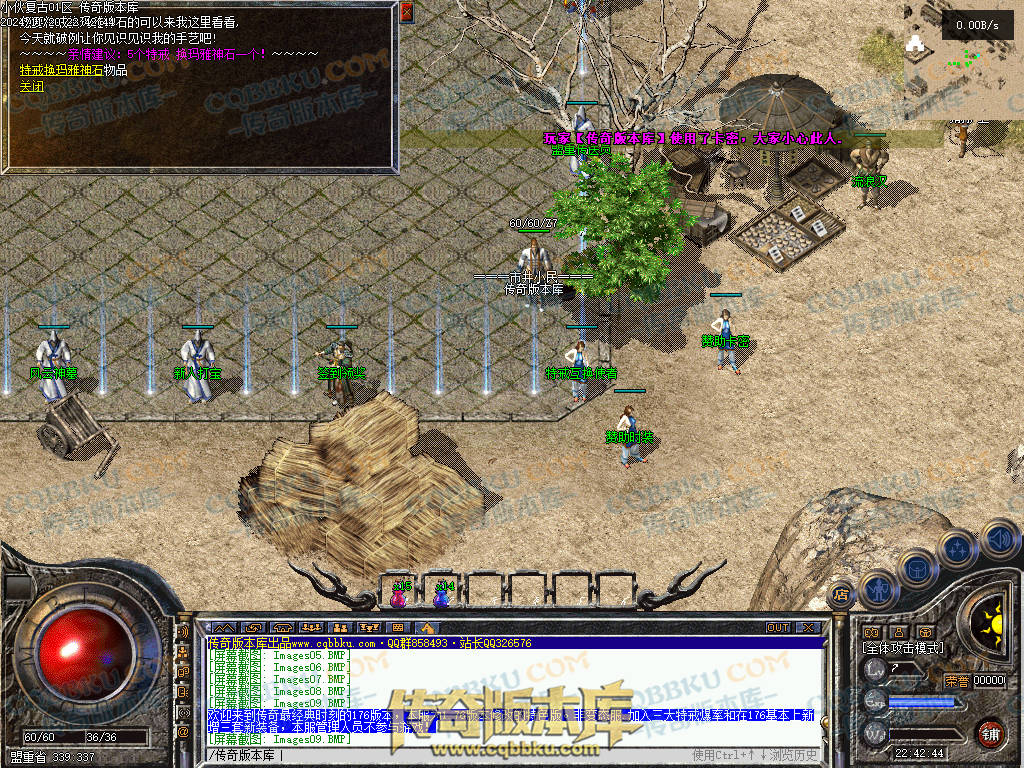Open the character equipment panel icon

[x=878, y=589]
